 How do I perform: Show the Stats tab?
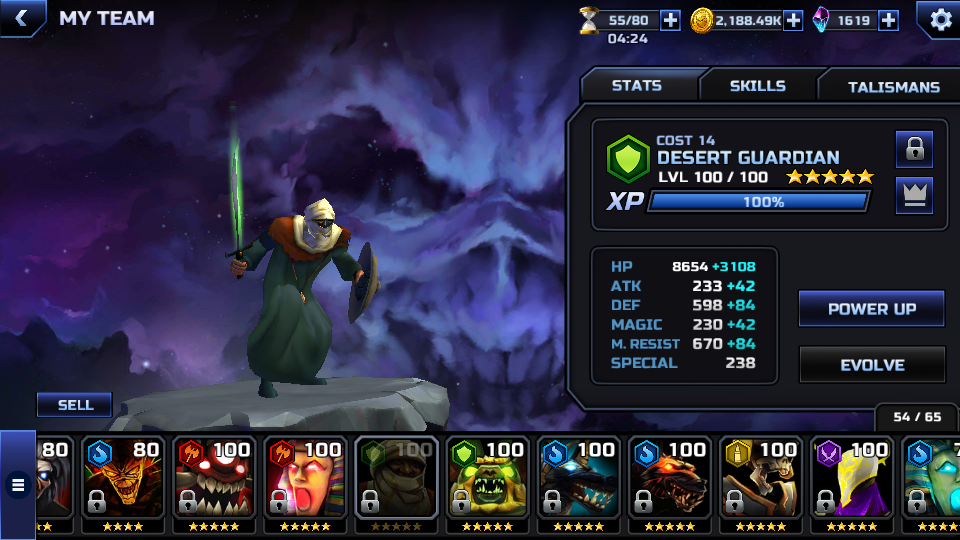coord(637,86)
